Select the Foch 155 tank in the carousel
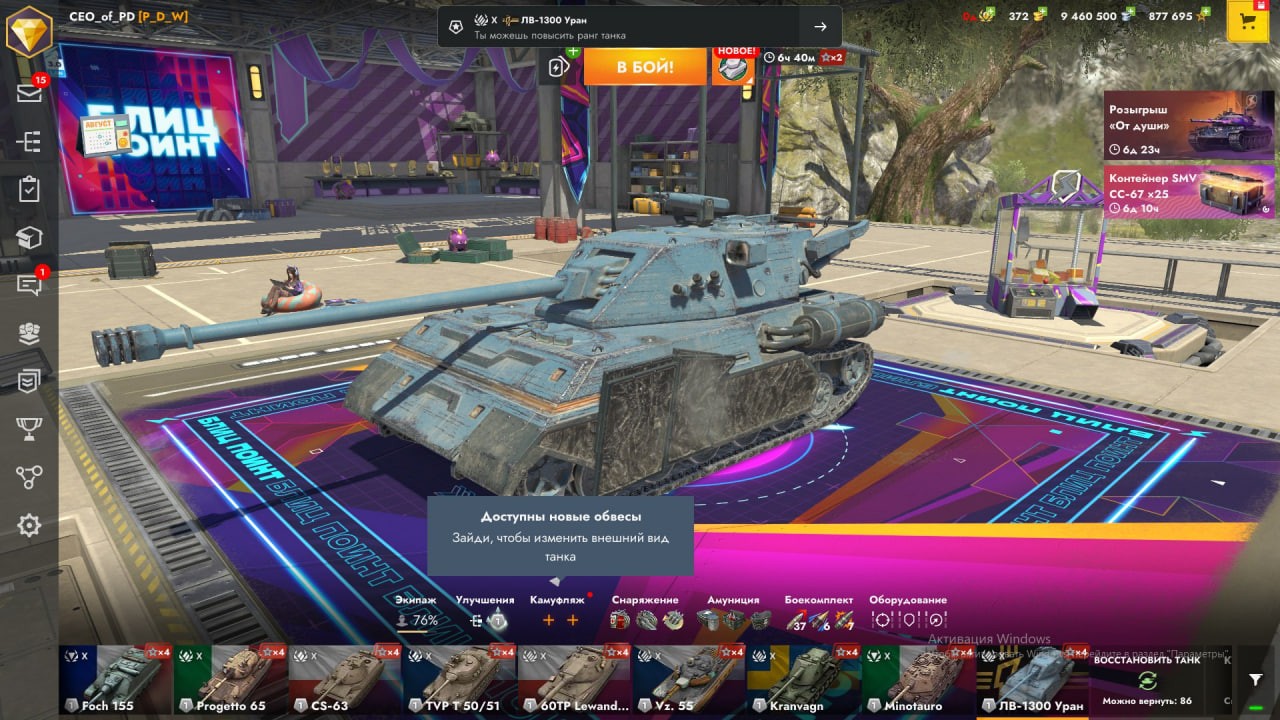Screen dimensions: 1280x720 coord(115,680)
